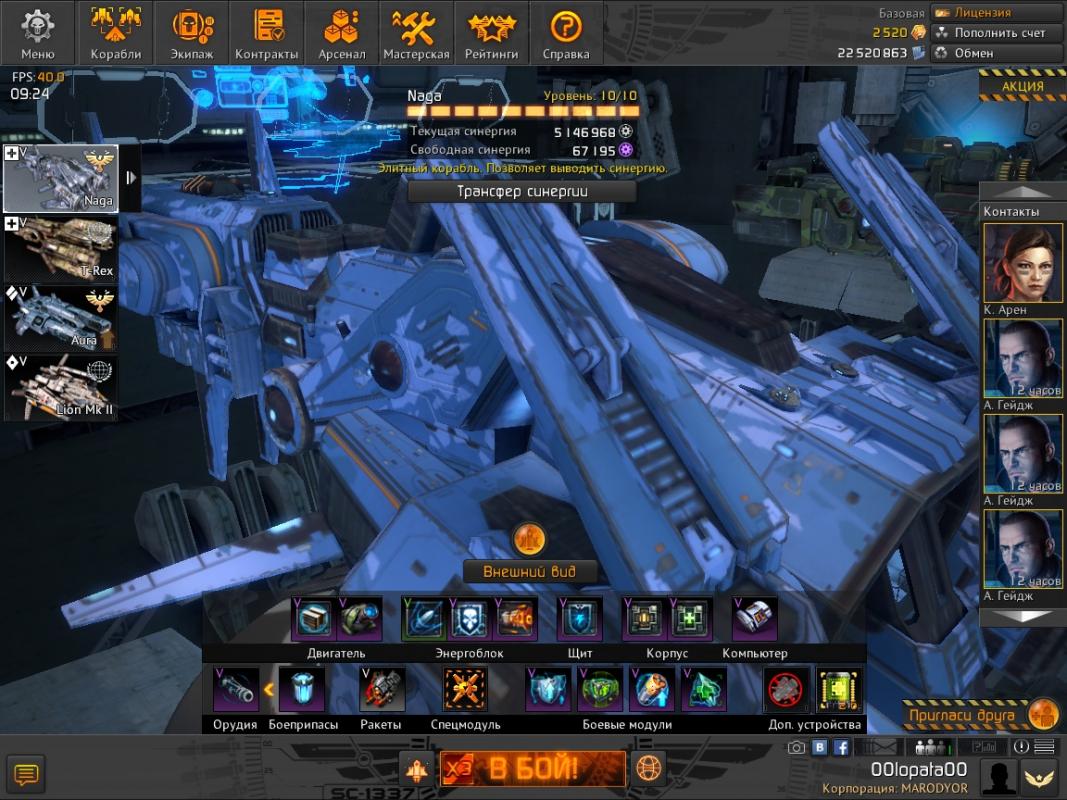Enter the Мастерская workshop
This screenshot has width=1067, height=800.
(x=417, y=33)
